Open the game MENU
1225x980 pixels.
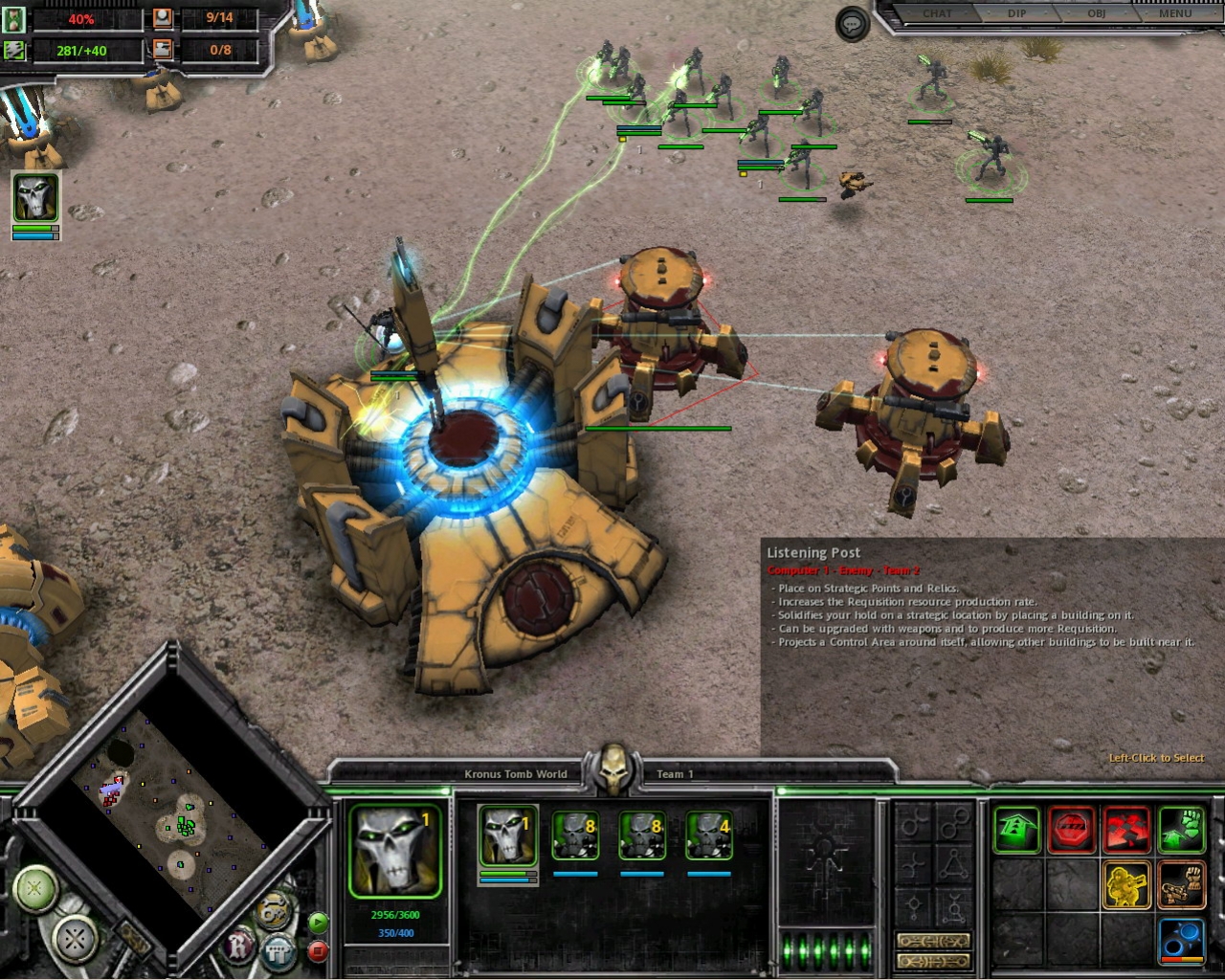tap(1175, 13)
